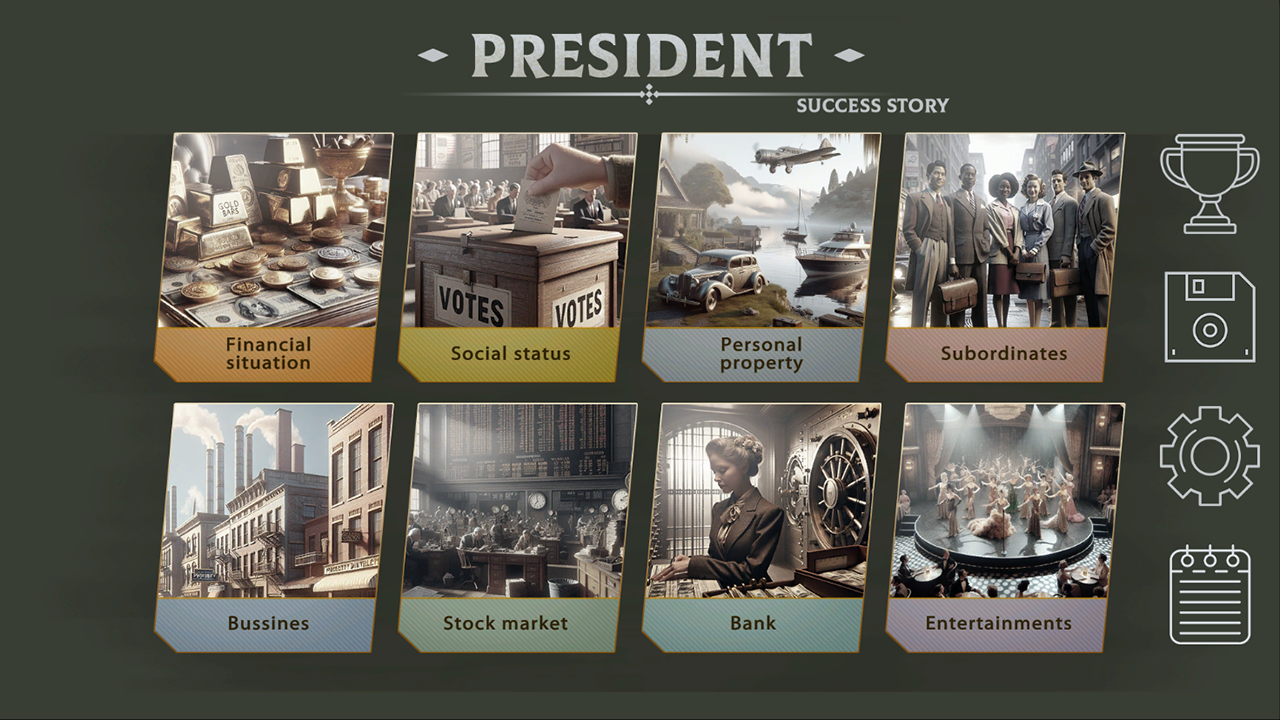Select the Social status card
The width and height of the screenshot is (1280, 720).
point(517,256)
